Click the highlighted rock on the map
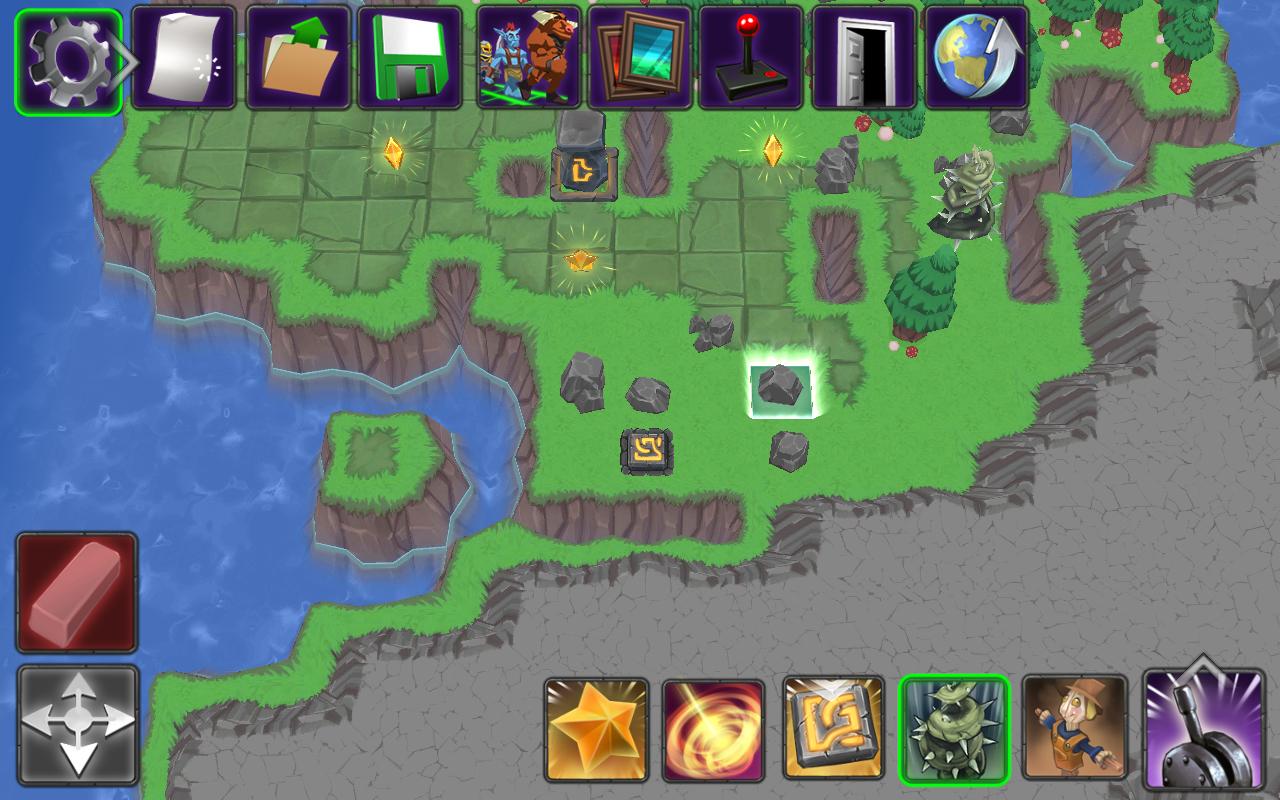The width and height of the screenshot is (1280, 800). click(782, 386)
